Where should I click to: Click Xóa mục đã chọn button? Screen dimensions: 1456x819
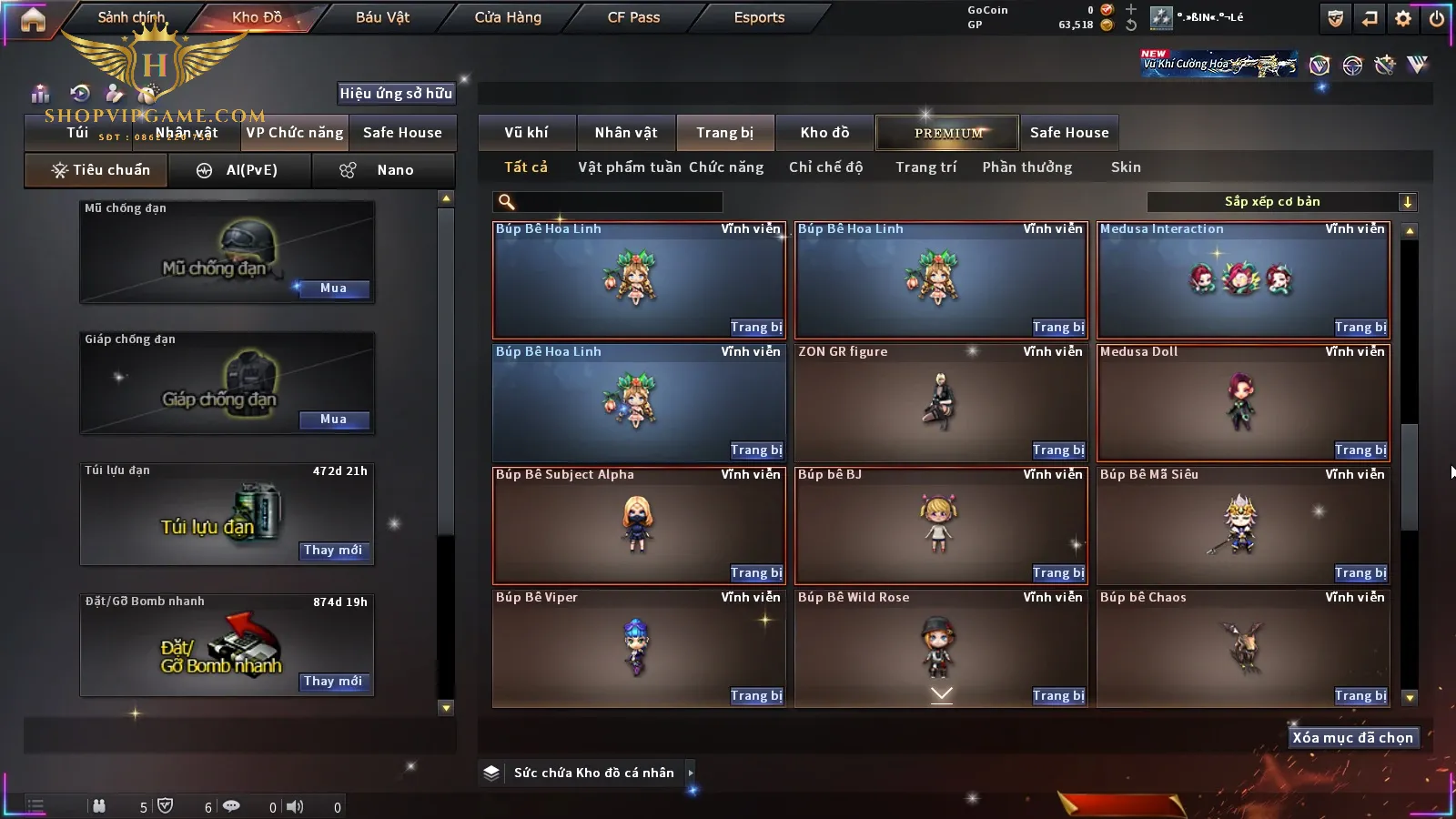coord(1352,738)
